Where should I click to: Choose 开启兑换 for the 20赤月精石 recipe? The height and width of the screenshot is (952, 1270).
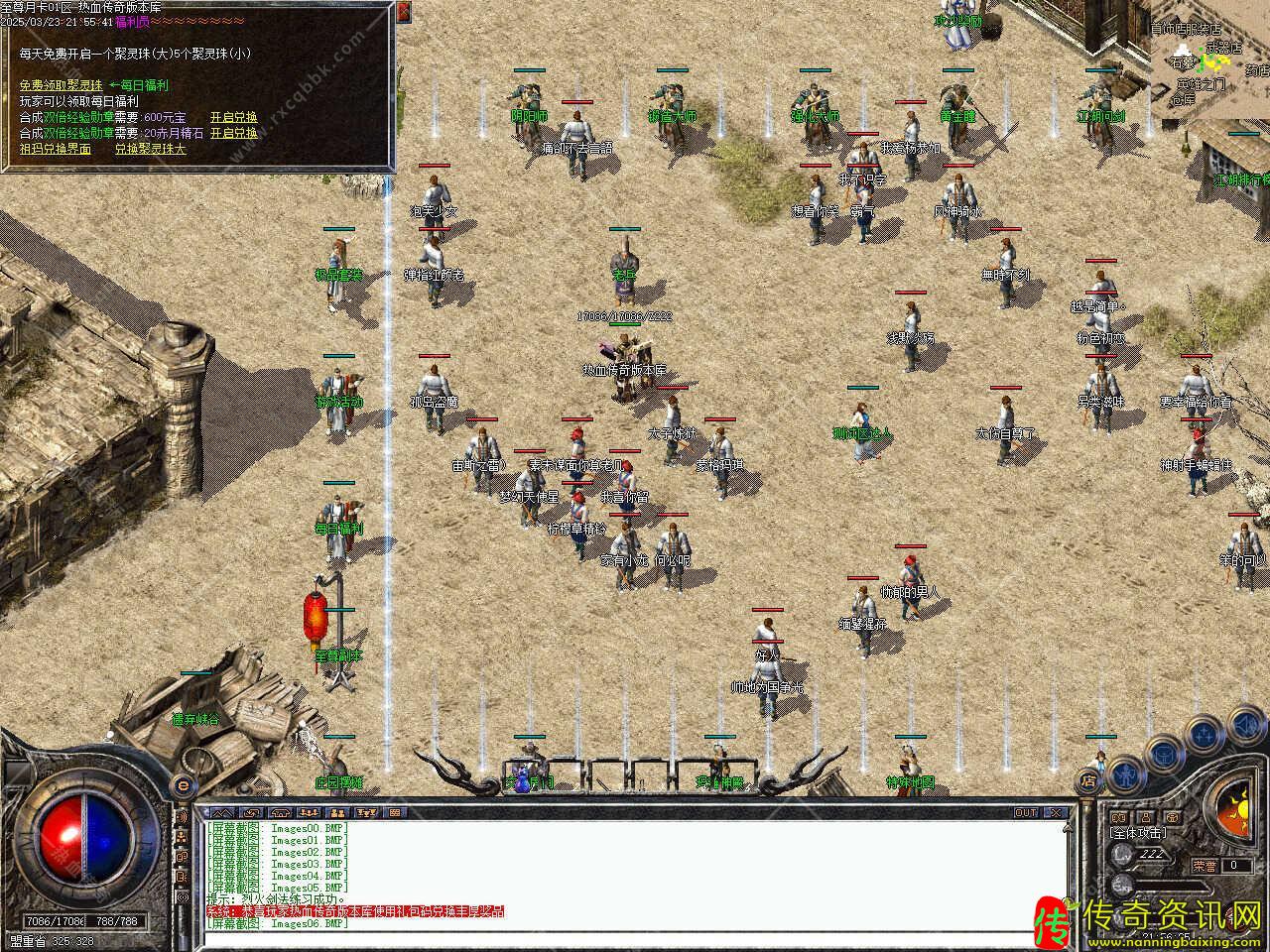point(234,133)
